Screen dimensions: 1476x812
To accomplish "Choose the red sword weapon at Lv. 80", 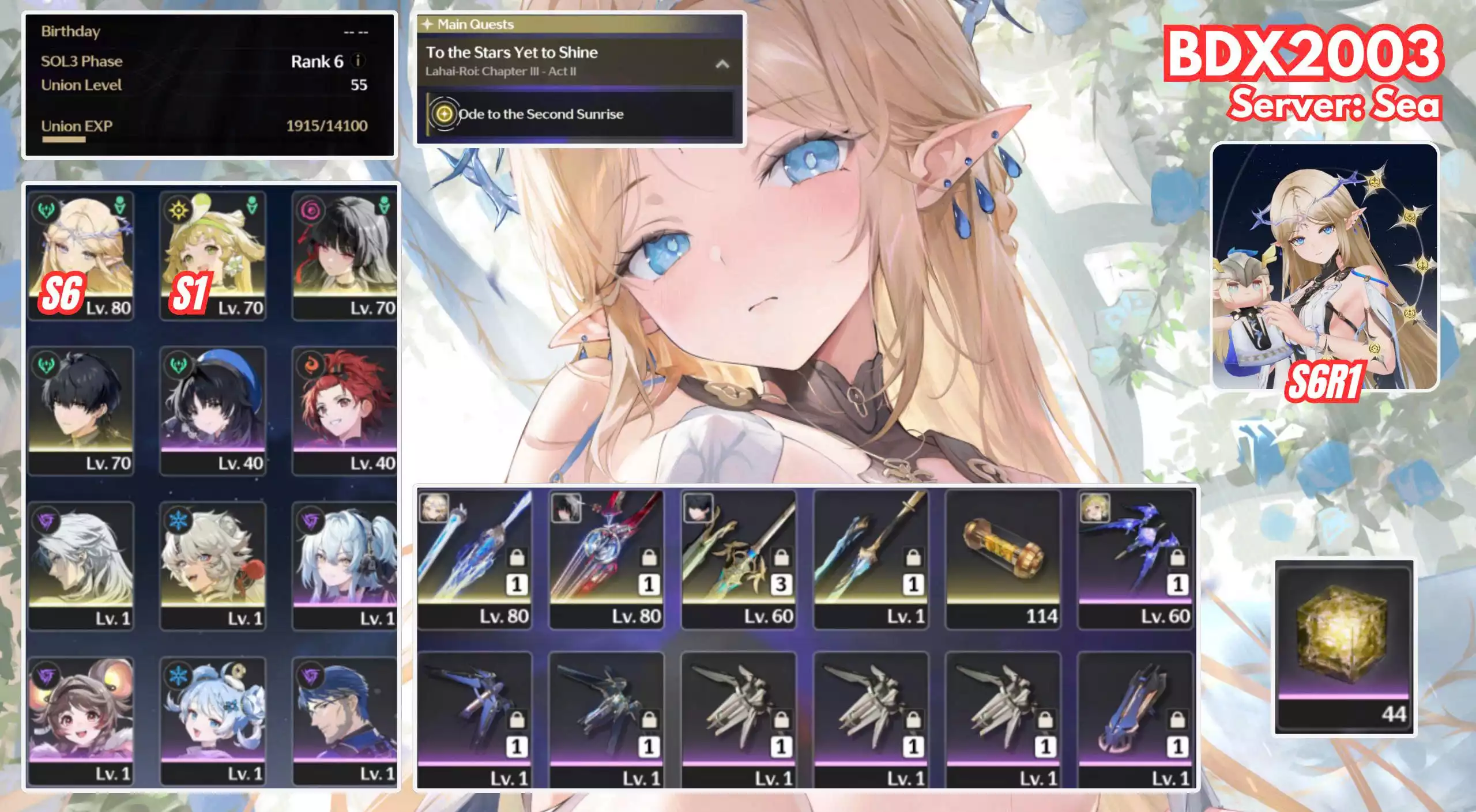I will click(607, 558).
